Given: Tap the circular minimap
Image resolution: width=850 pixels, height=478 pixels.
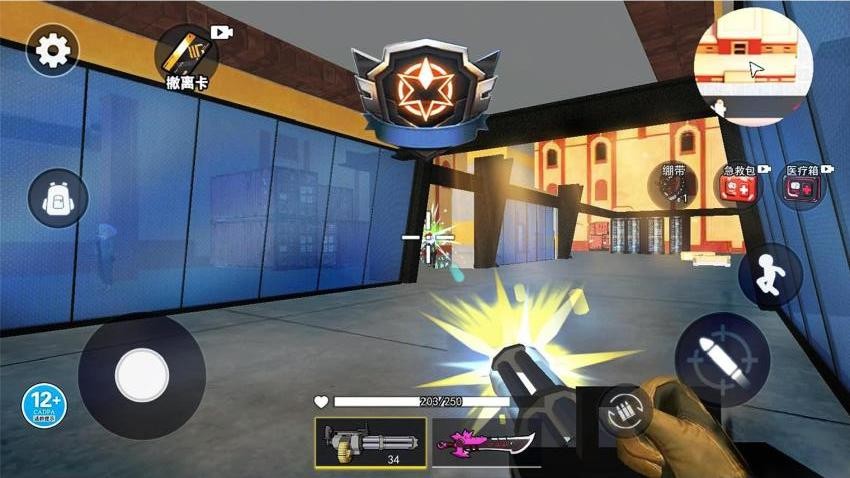Looking at the screenshot, I should click(754, 66).
